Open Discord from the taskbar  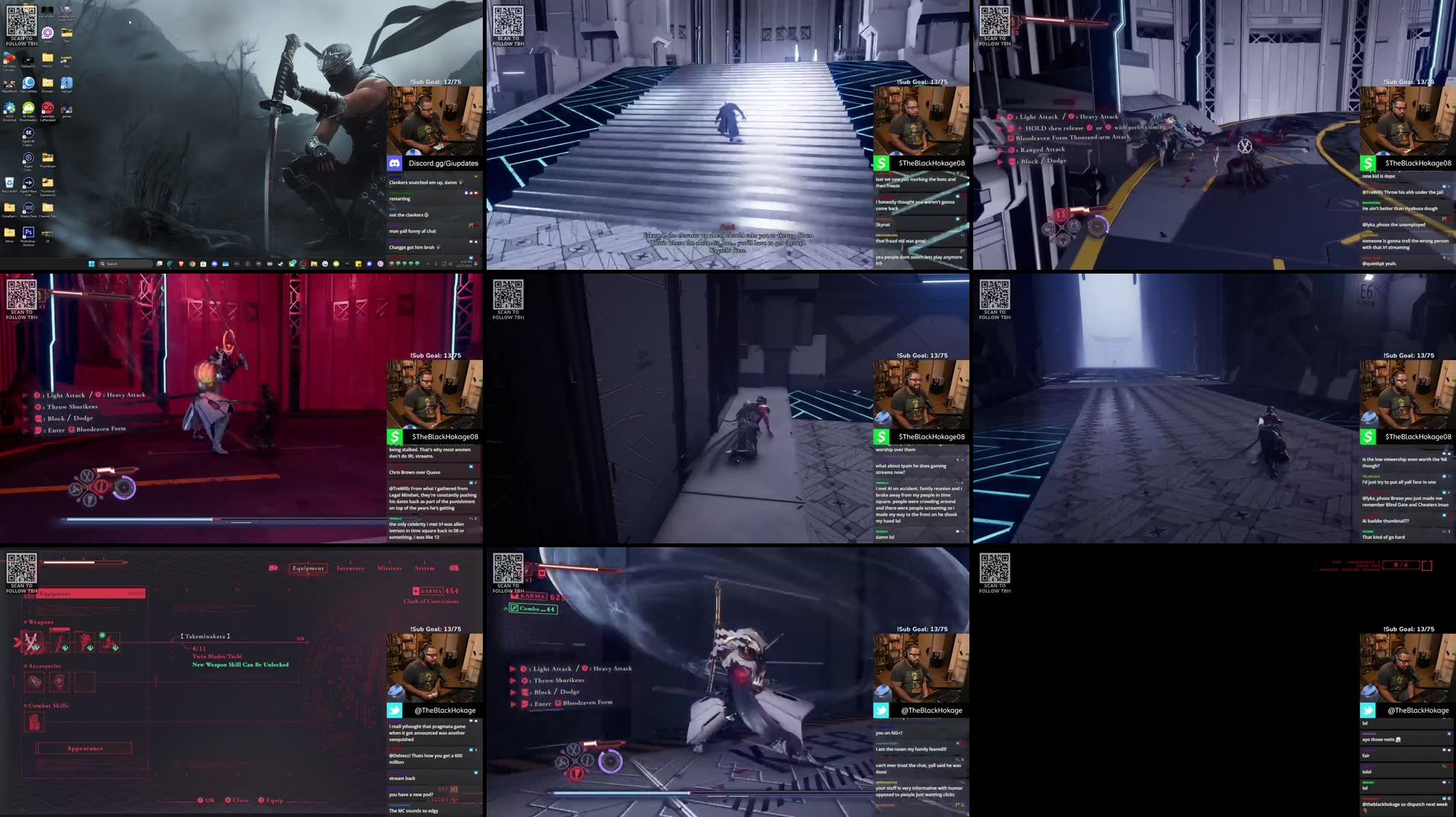(x=214, y=264)
